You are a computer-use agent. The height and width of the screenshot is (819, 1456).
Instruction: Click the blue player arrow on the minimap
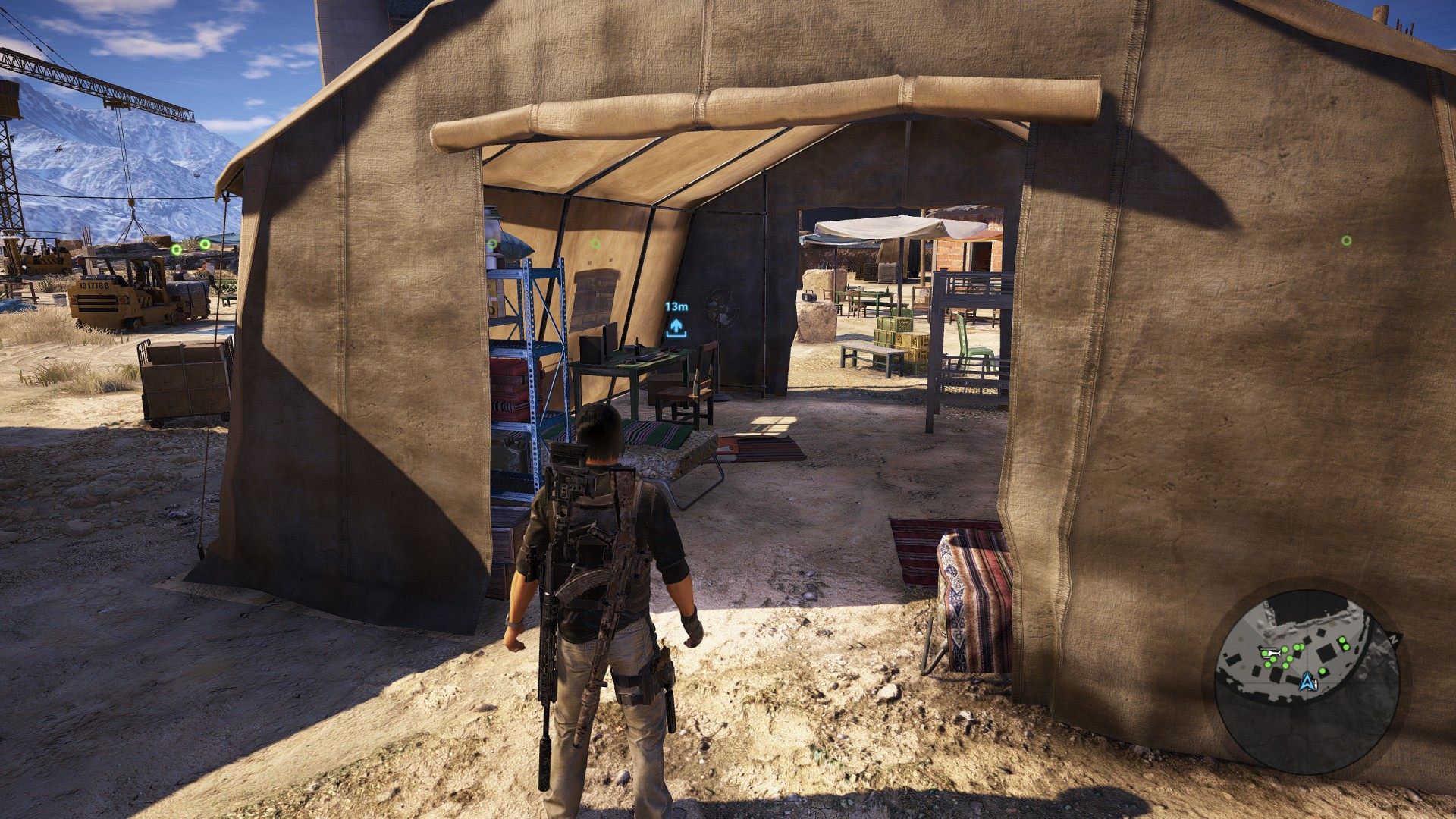pos(1307,681)
